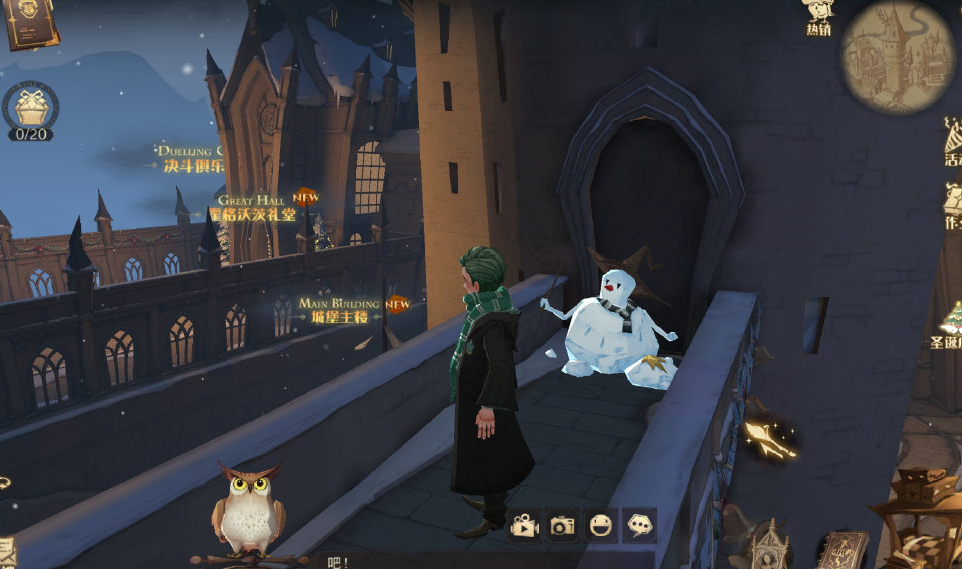Open the chat speech bubble button
The height and width of the screenshot is (569, 962).
(639, 524)
